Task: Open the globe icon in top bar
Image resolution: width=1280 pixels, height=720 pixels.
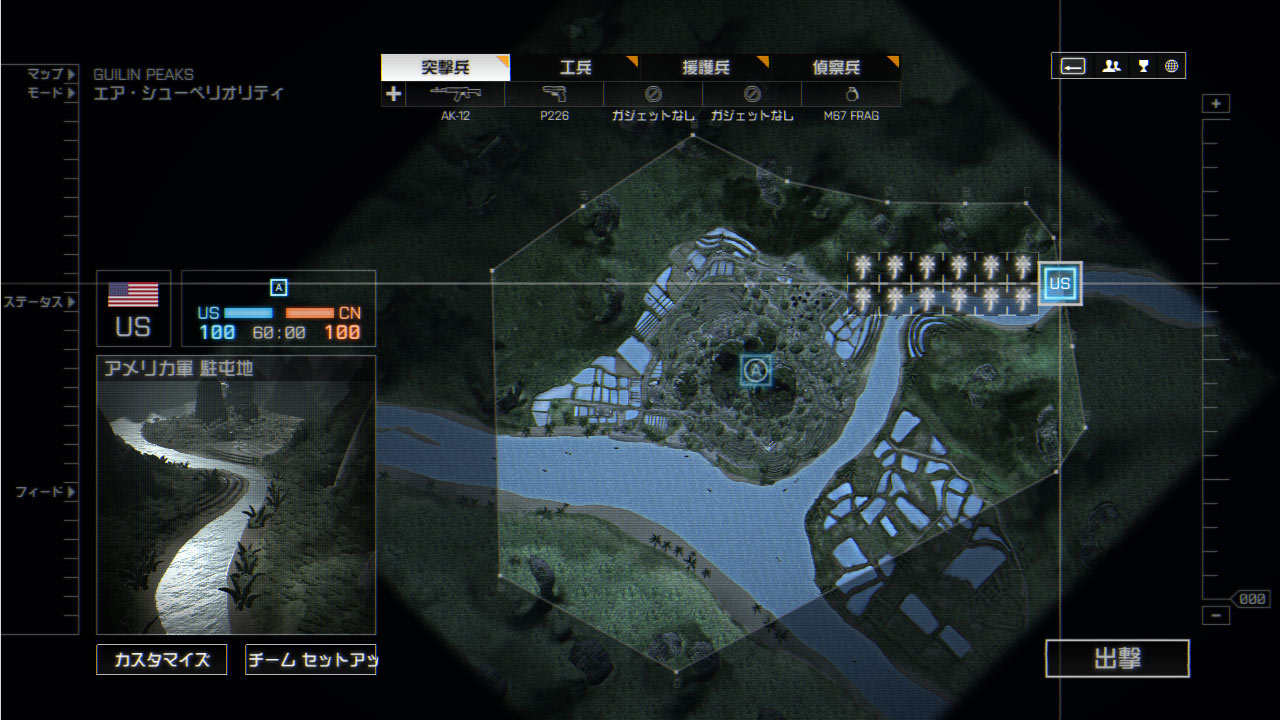Action: pos(1171,66)
